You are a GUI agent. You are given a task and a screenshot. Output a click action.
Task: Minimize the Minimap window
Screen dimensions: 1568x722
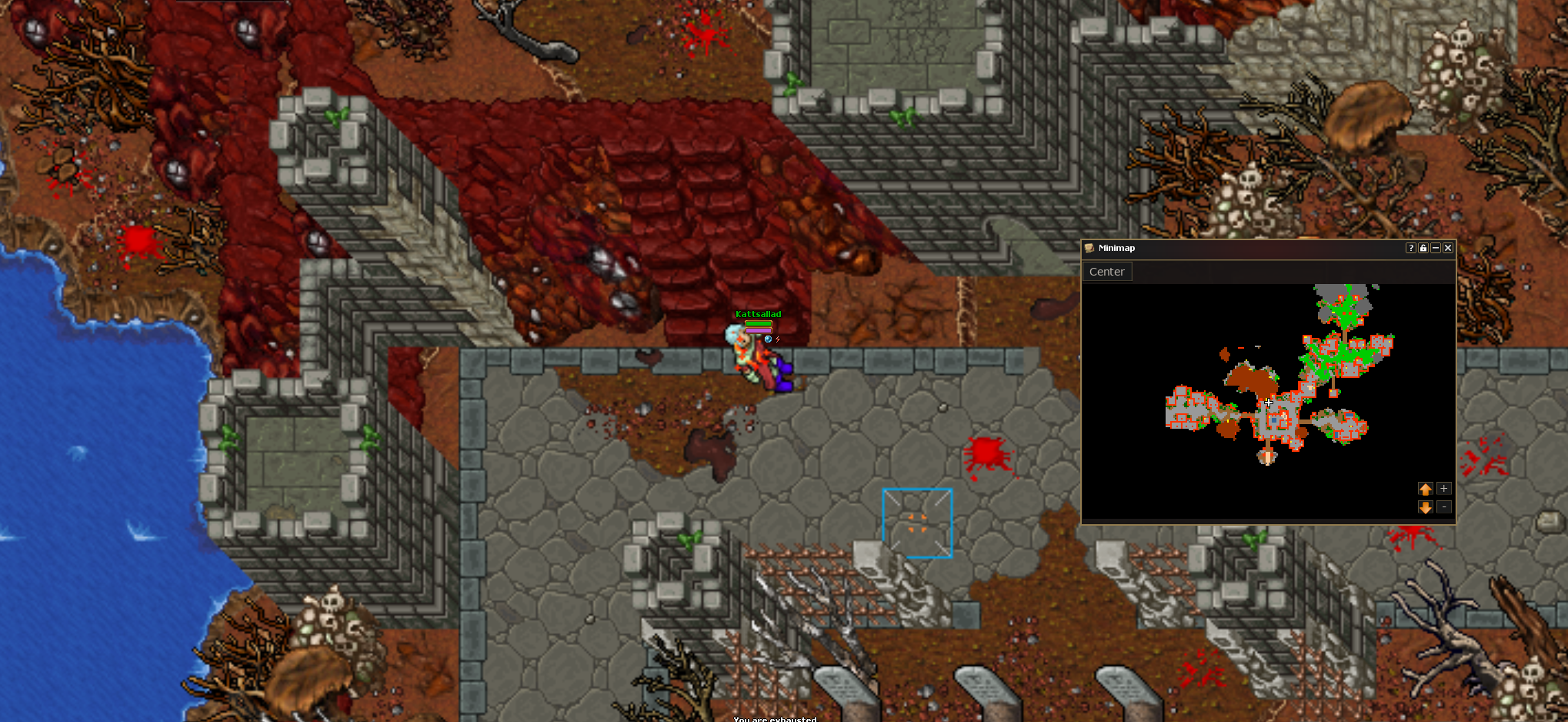click(x=1436, y=248)
